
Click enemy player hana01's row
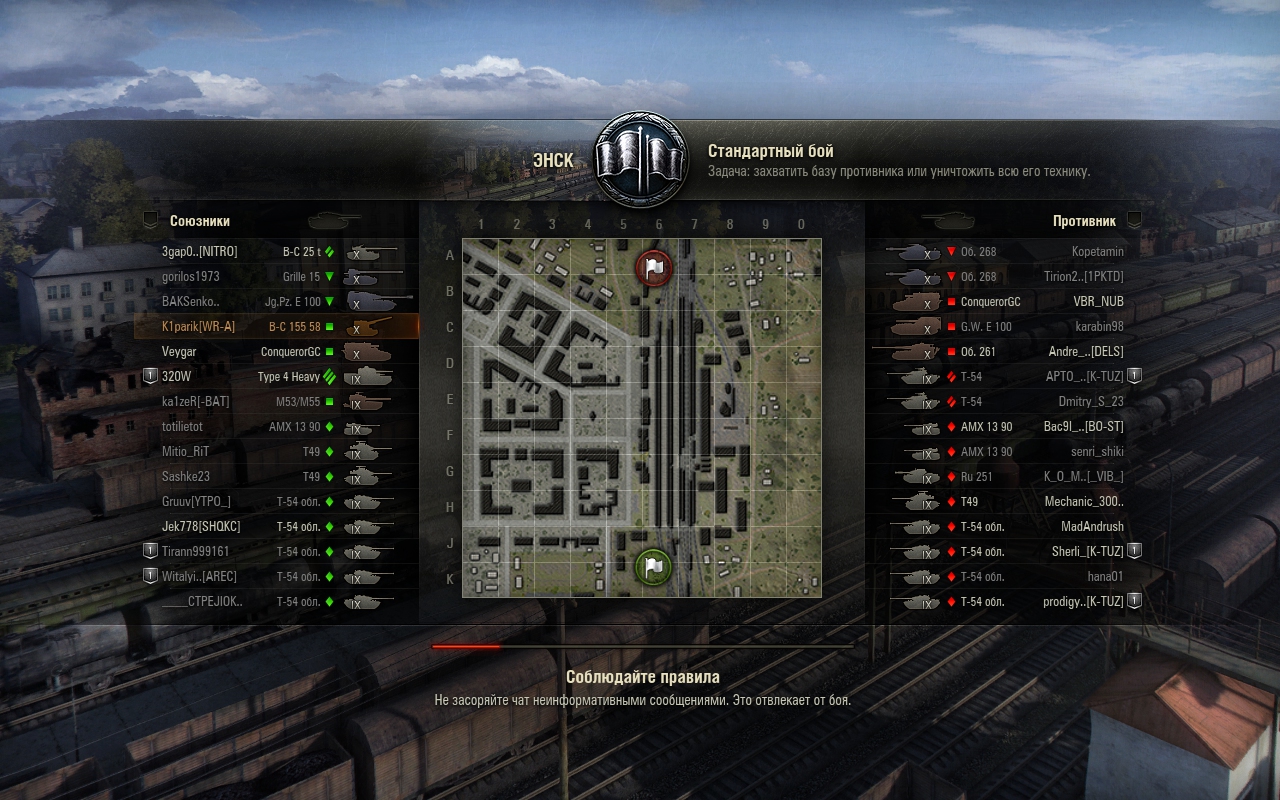click(1005, 577)
